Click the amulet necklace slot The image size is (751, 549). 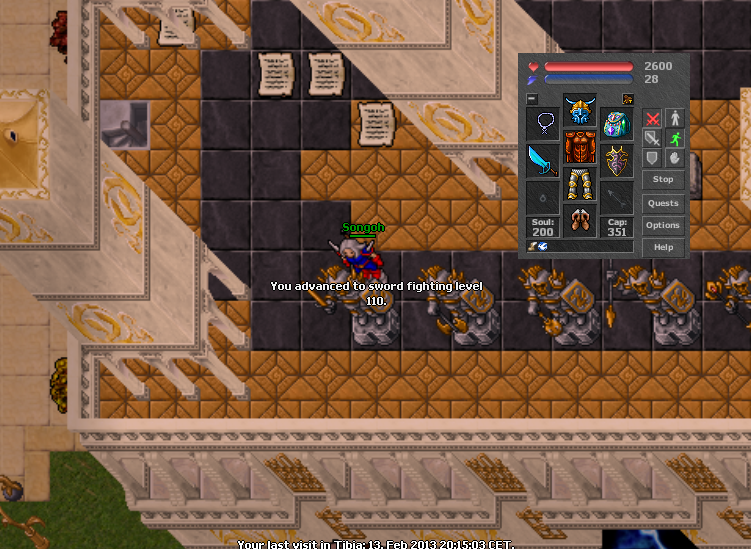pos(543,125)
